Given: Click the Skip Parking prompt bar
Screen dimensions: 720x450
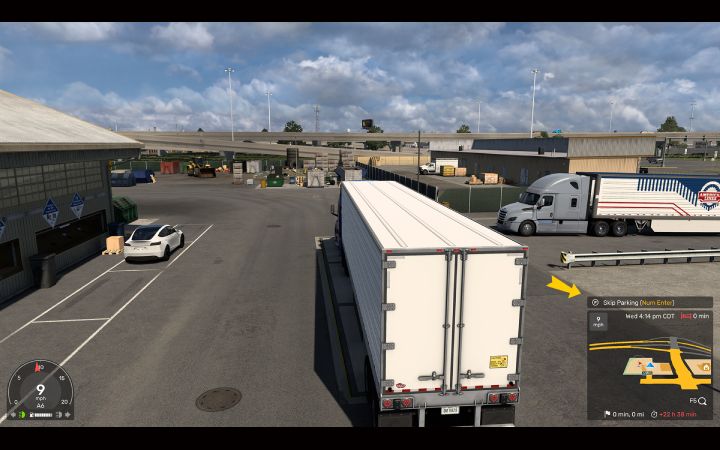Looking at the screenshot, I should [x=649, y=302].
